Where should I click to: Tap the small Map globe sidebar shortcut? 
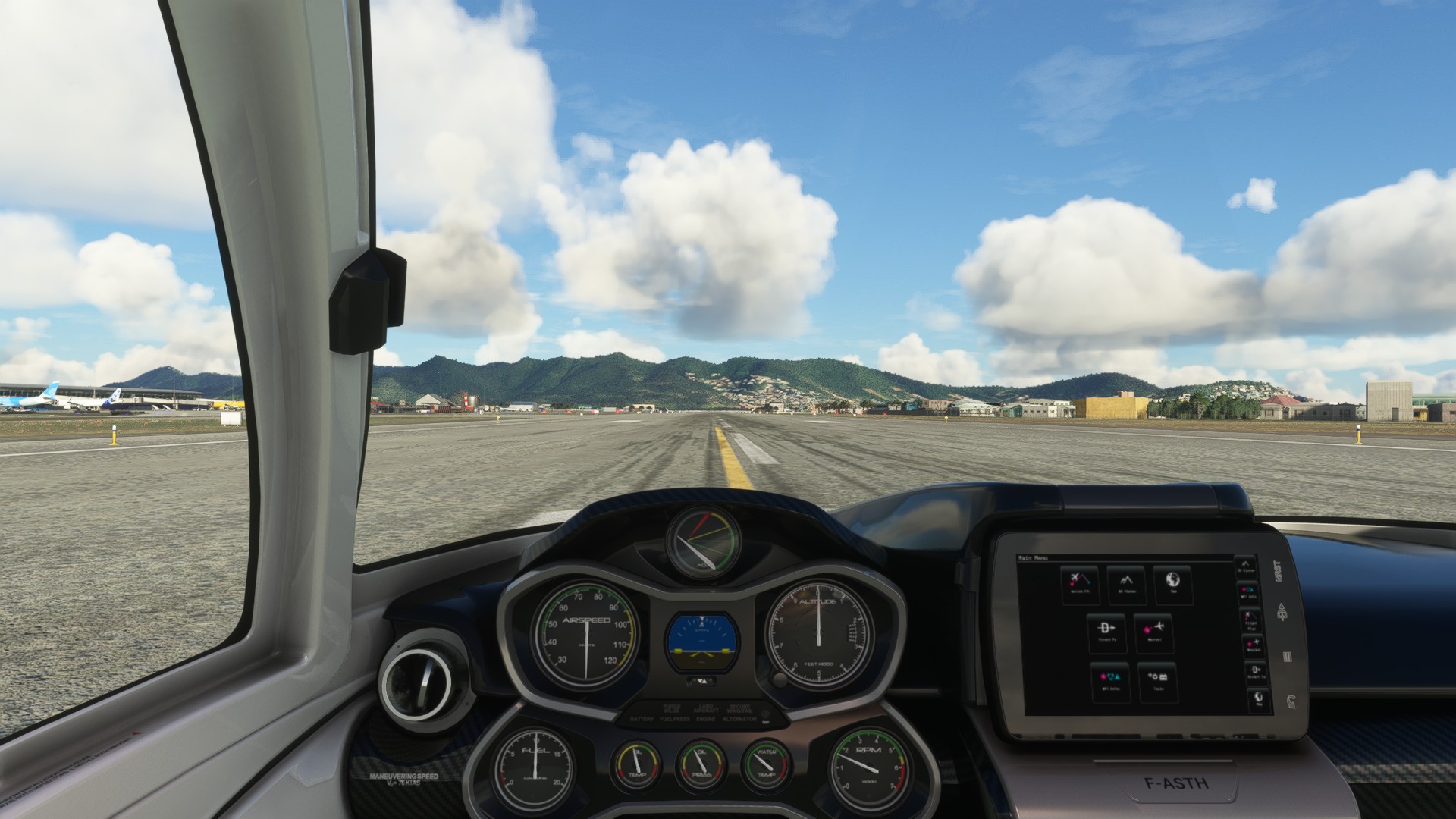coord(1258,698)
